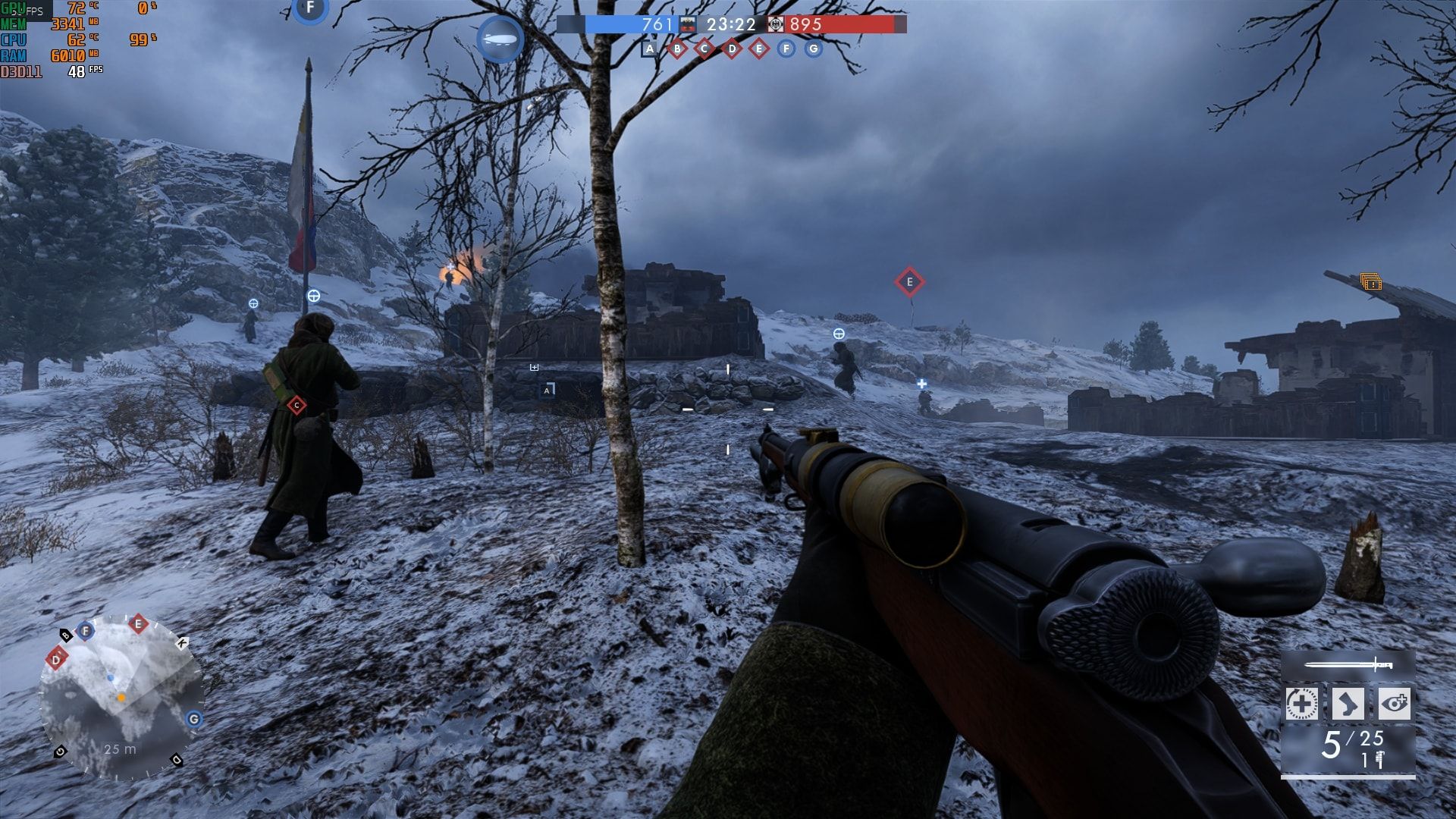Open the circular minimap

pos(121,698)
